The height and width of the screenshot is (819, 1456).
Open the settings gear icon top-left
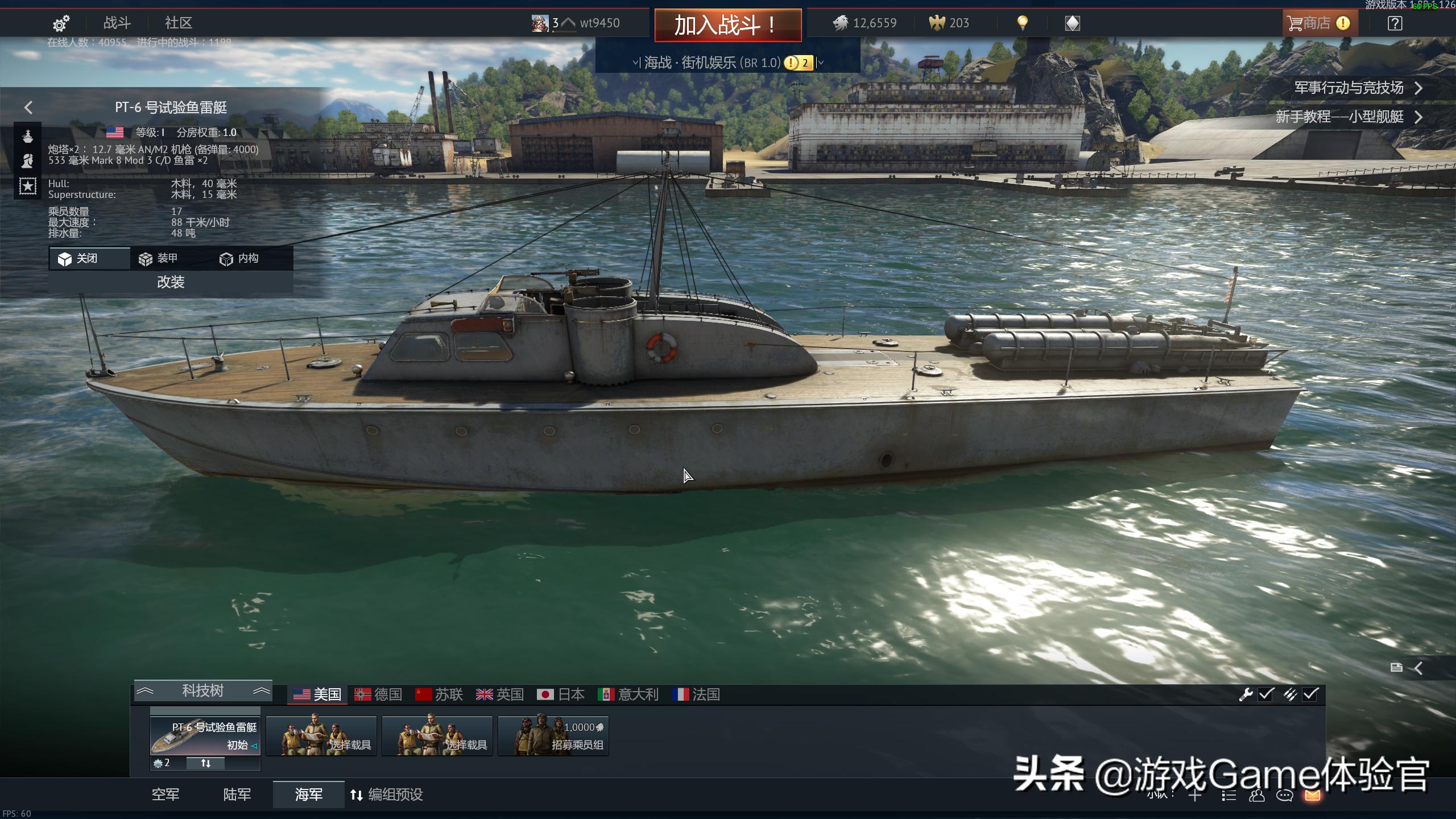click(x=61, y=23)
